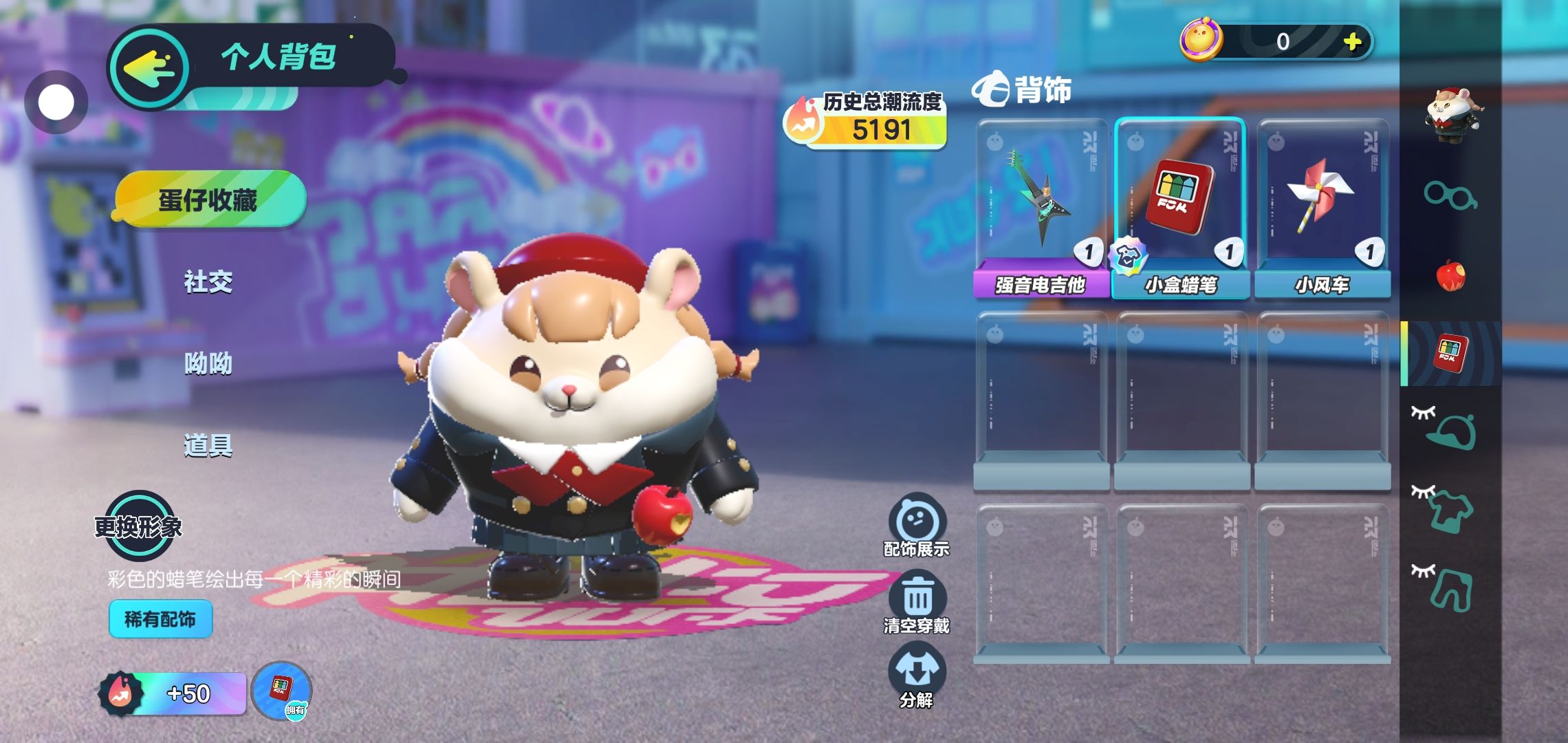Switch to the shirt clothing tab
Viewport: 1568px width, 743px height.
tap(1450, 510)
